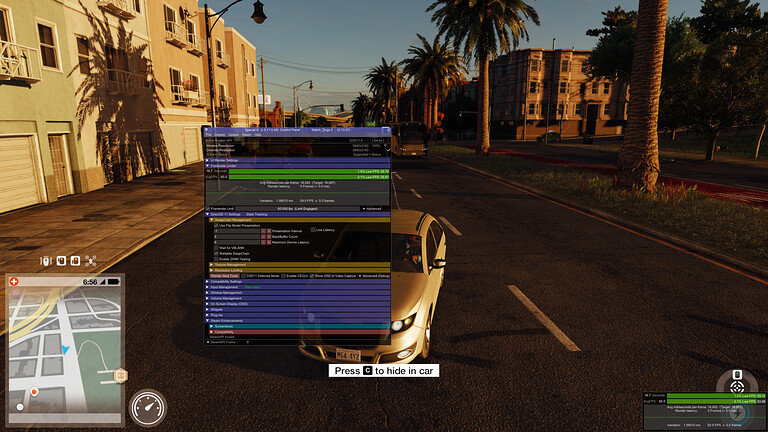Expand the Screenshots section under Steam Enhancements
Image resolution: width=768 pixels, height=432 pixels.
pyautogui.click(x=223, y=326)
